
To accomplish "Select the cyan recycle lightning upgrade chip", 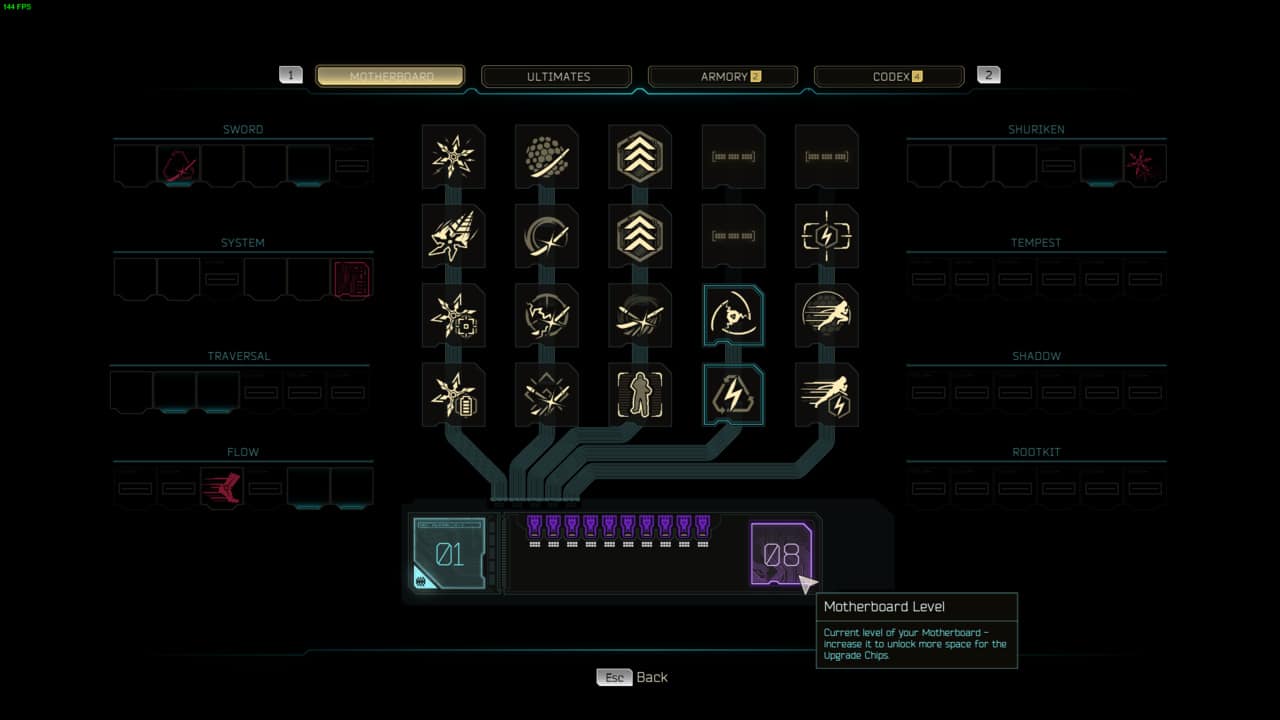I will [733, 395].
